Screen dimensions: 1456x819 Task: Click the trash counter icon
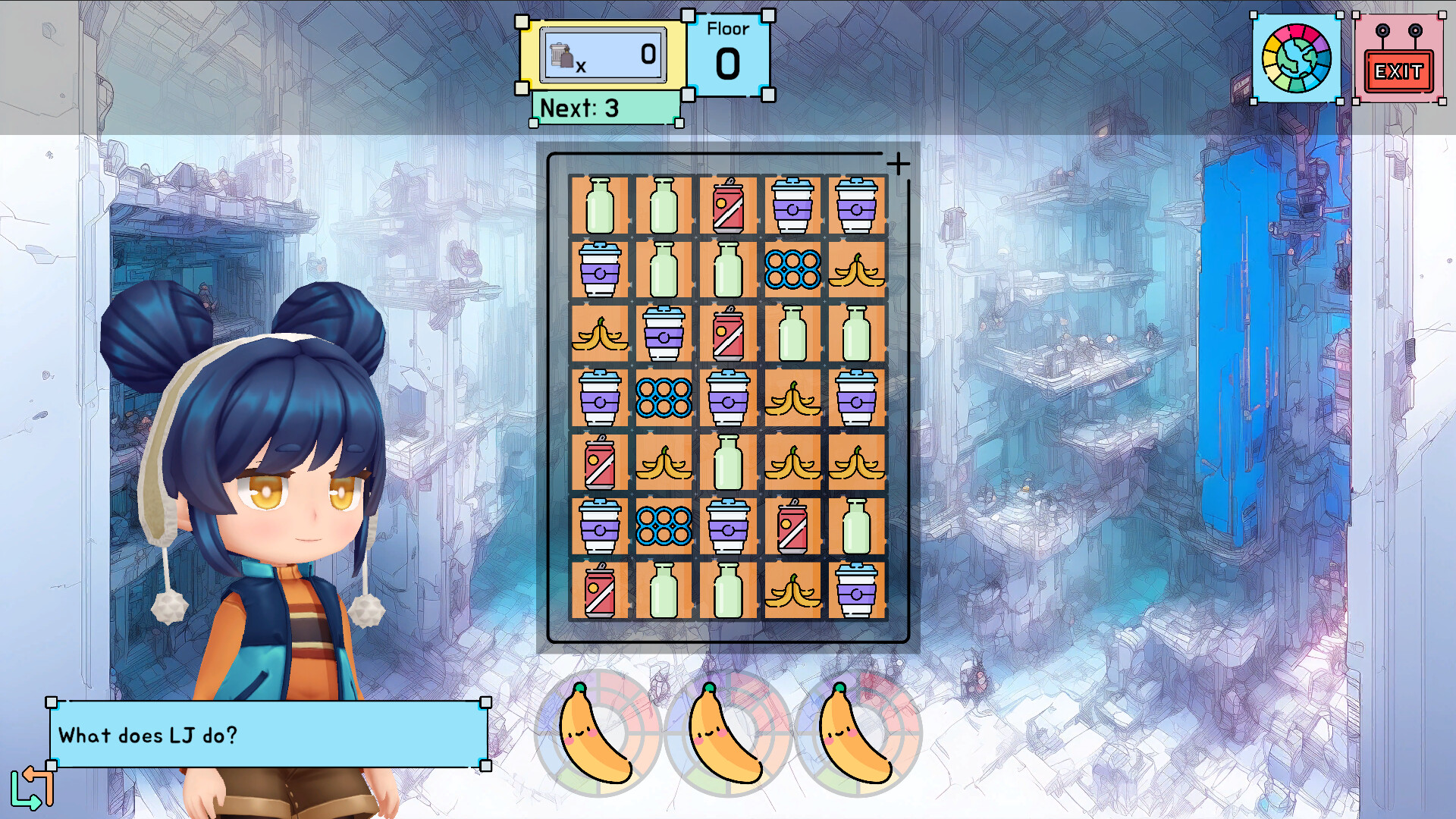[x=561, y=53]
